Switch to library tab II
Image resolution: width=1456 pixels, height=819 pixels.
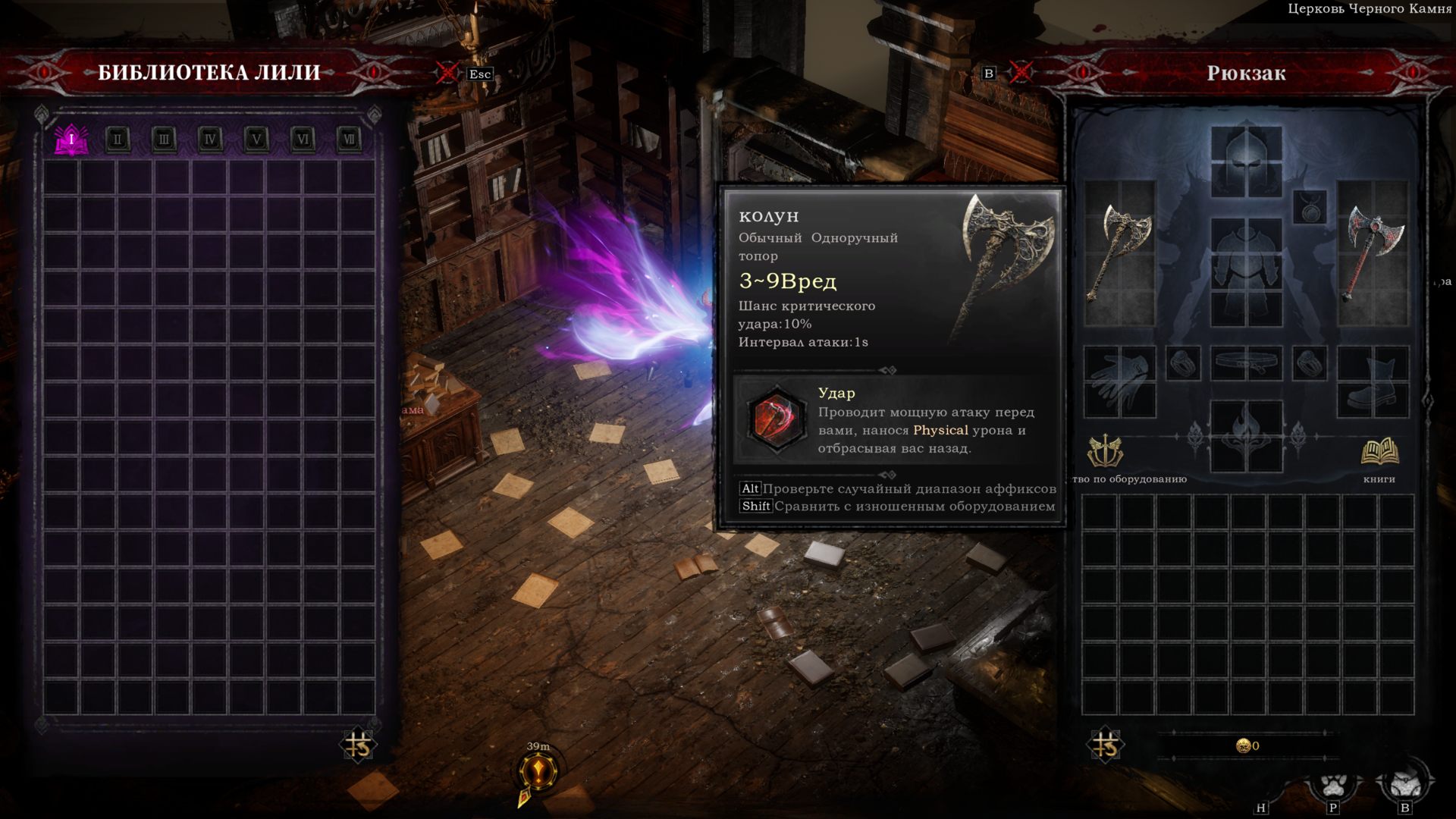click(118, 139)
